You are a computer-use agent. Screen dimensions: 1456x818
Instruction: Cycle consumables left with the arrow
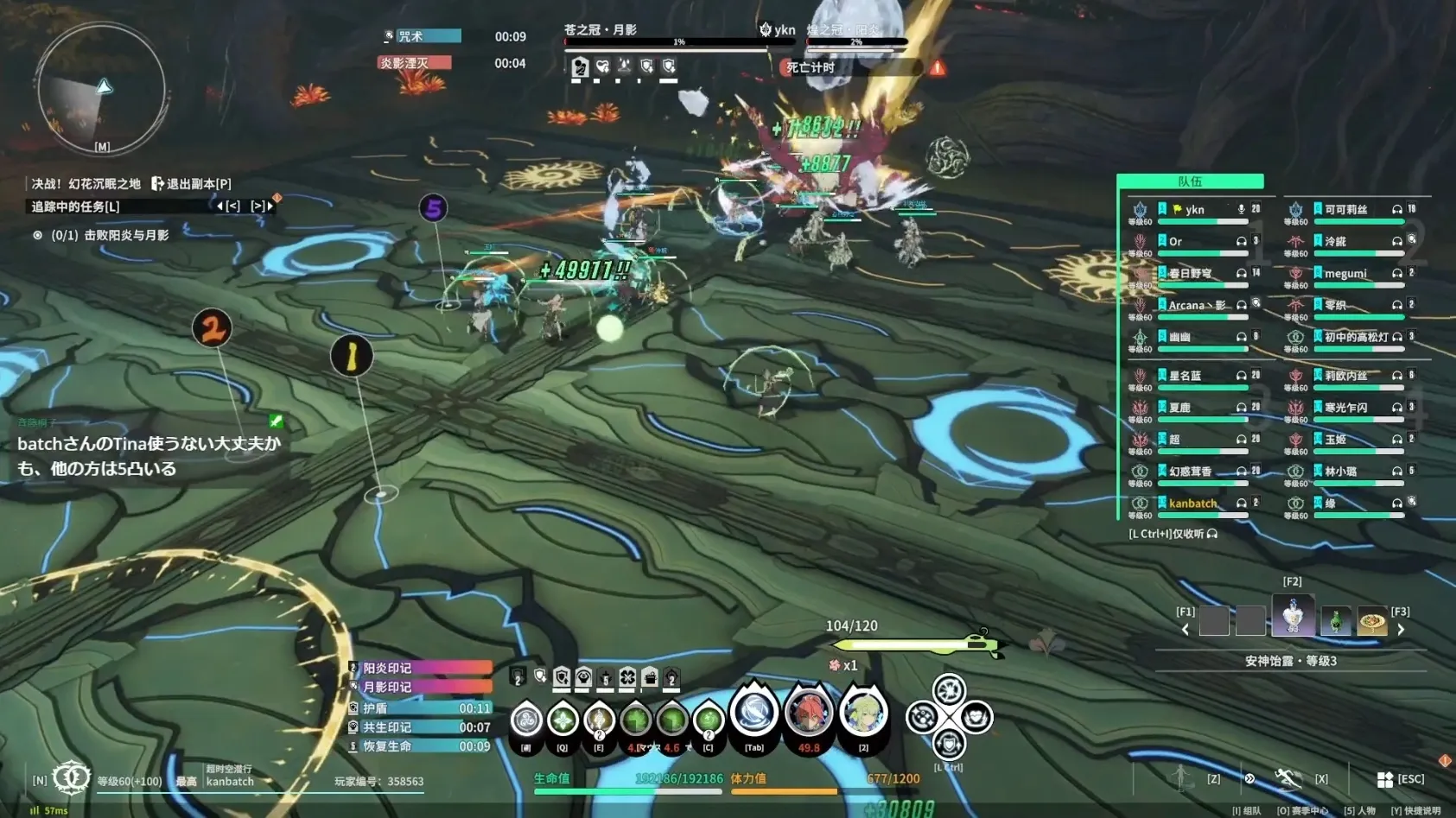1186,630
